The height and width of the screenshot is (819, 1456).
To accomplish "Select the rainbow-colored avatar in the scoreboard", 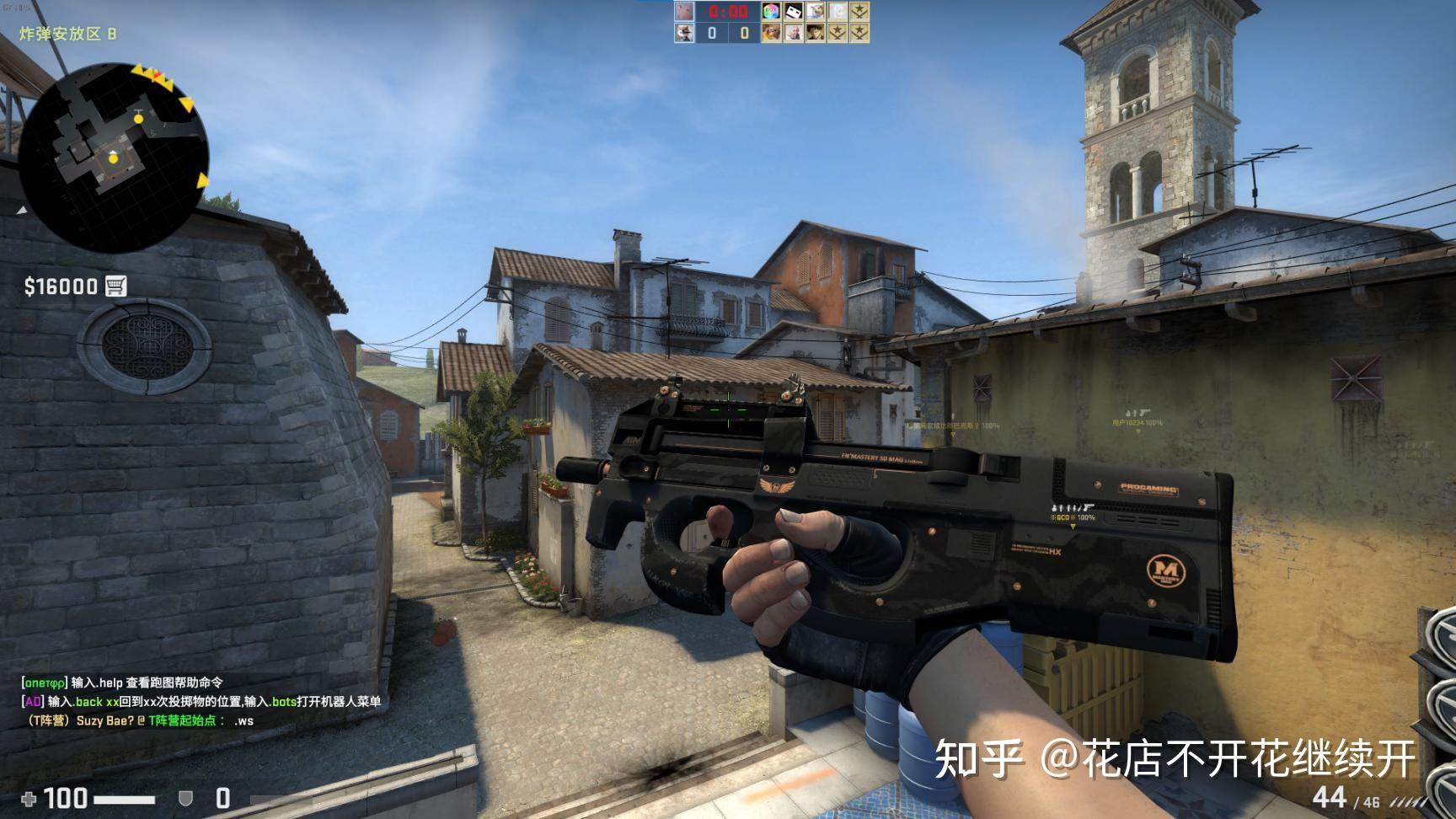I will coord(770,13).
